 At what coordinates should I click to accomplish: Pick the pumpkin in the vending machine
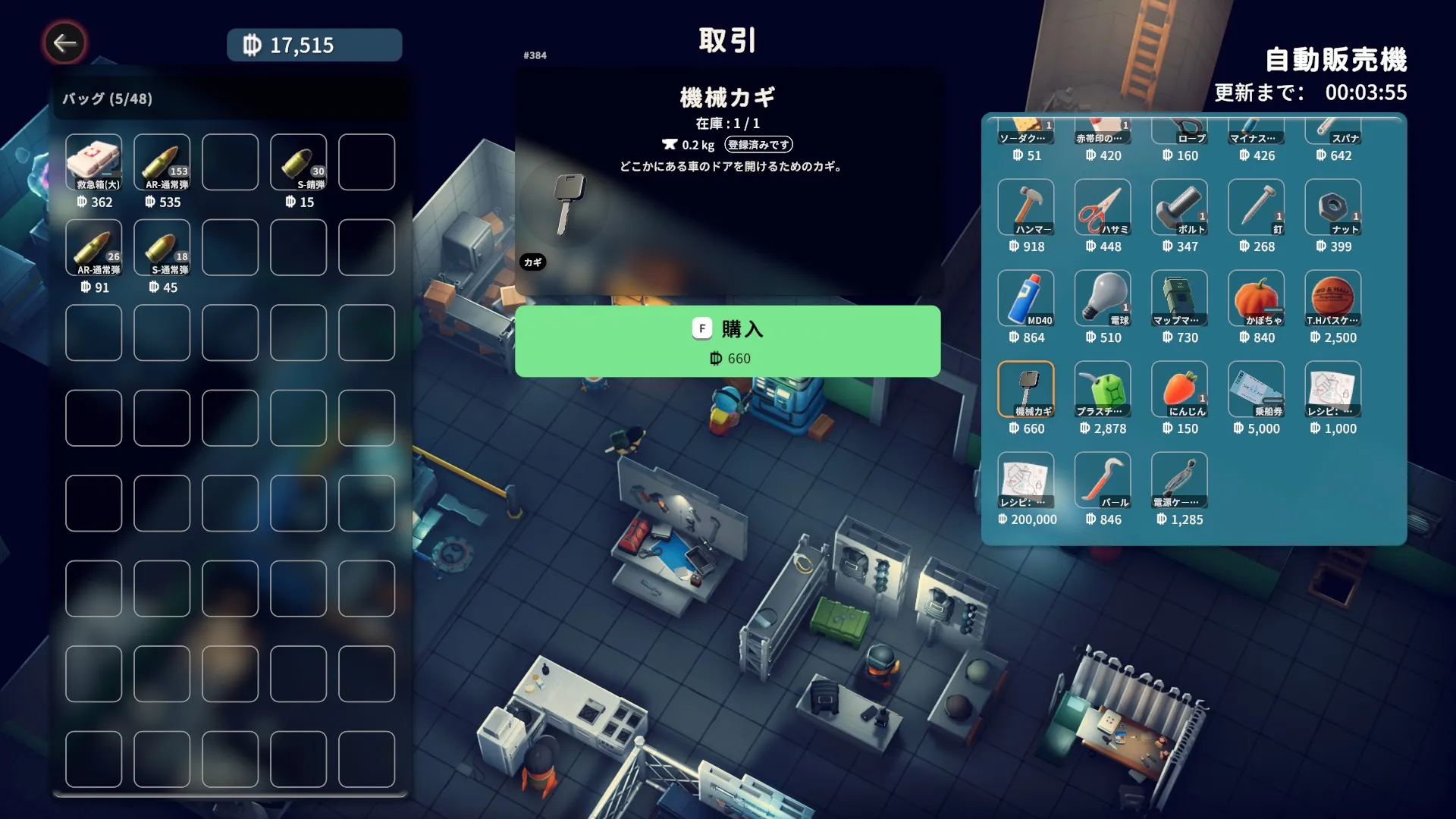1255,298
